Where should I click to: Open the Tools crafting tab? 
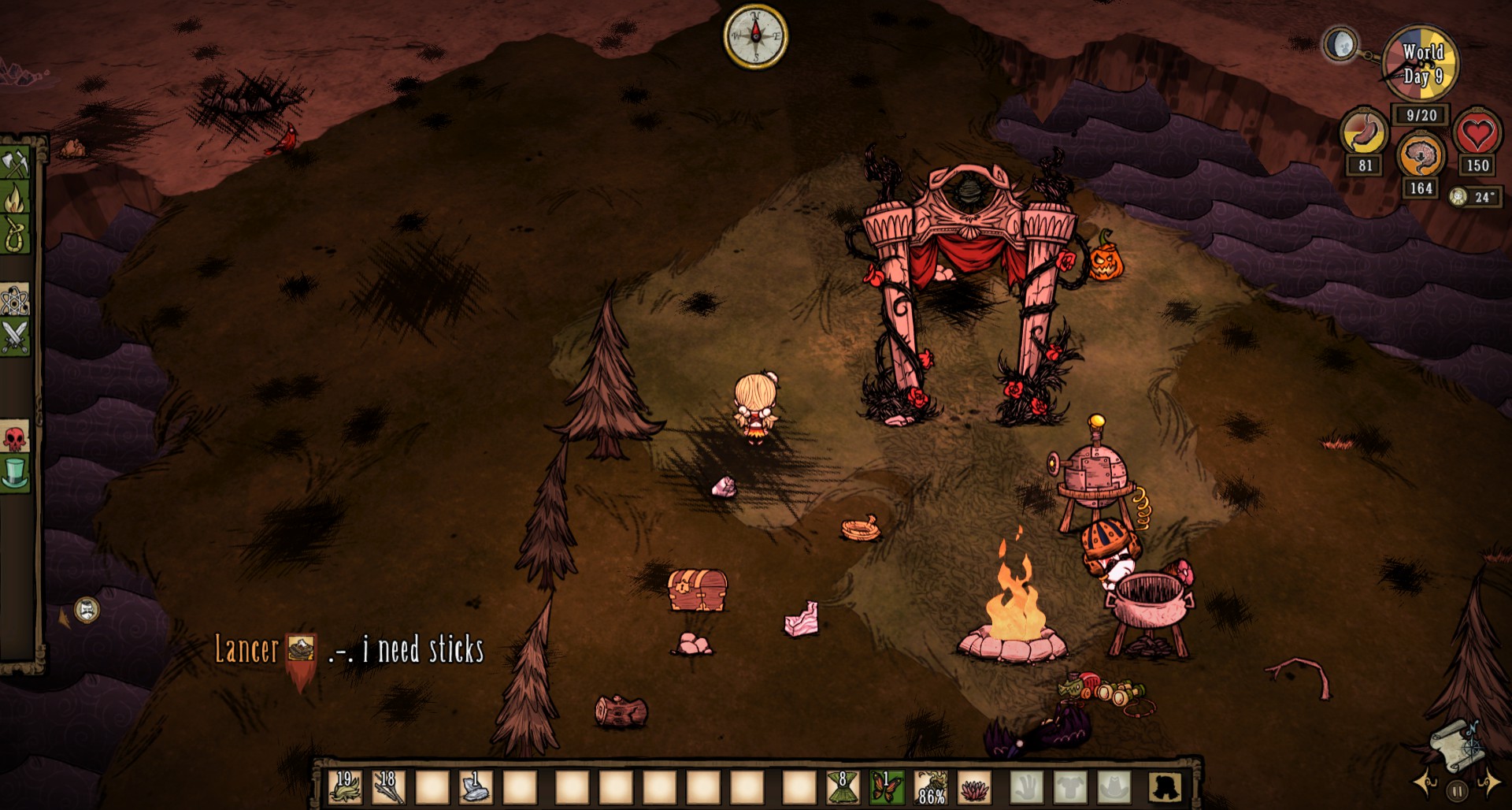click(x=15, y=164)
